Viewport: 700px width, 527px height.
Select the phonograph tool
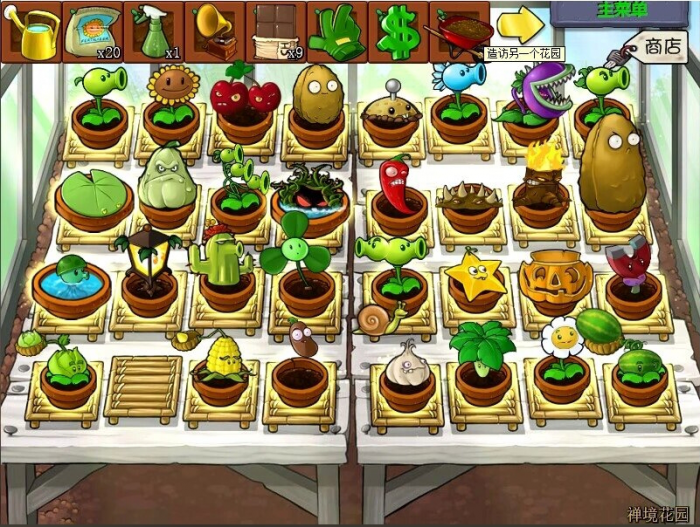tap(214, 32)
